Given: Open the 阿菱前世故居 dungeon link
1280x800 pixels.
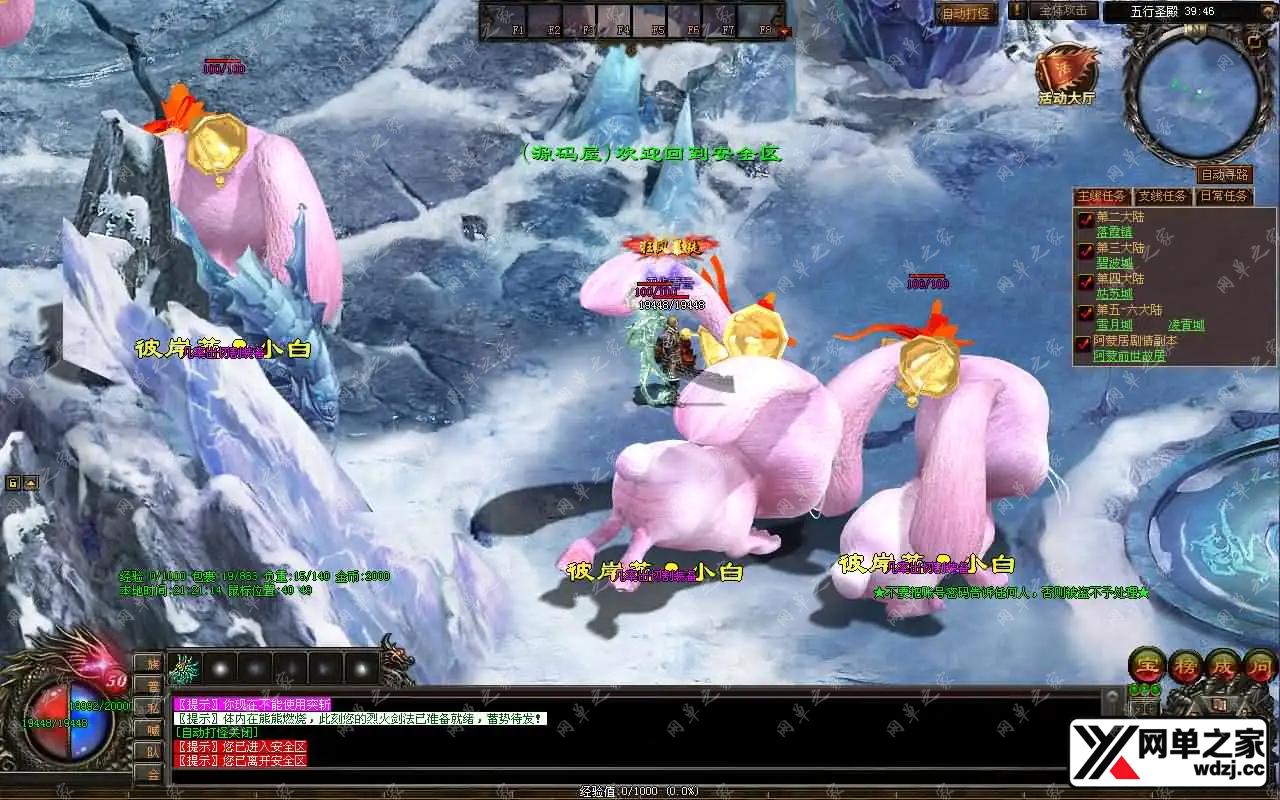Looking at the screenshot, I should point(1129,356).
